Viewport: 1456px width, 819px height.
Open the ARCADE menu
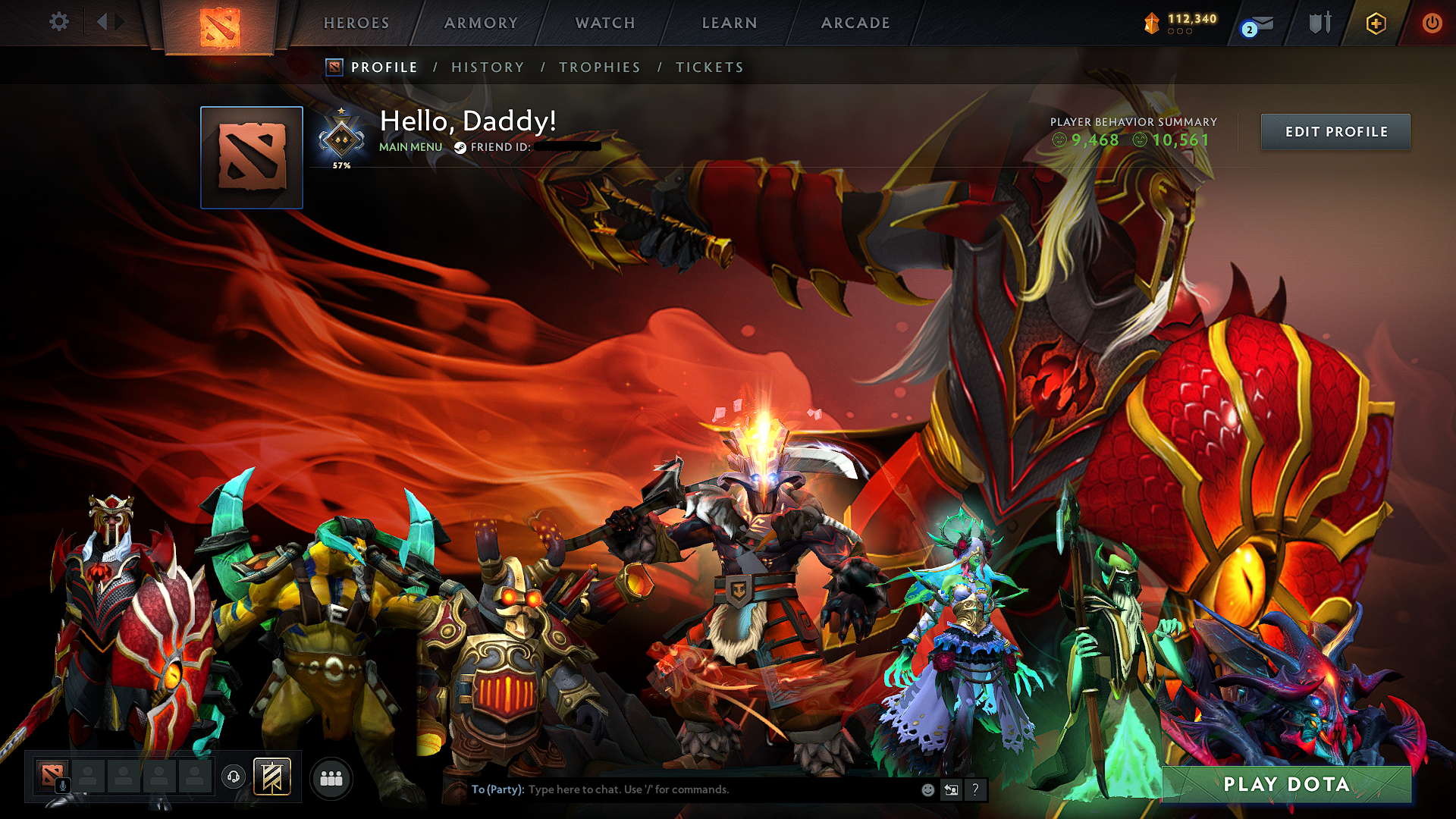pos(855,23)
